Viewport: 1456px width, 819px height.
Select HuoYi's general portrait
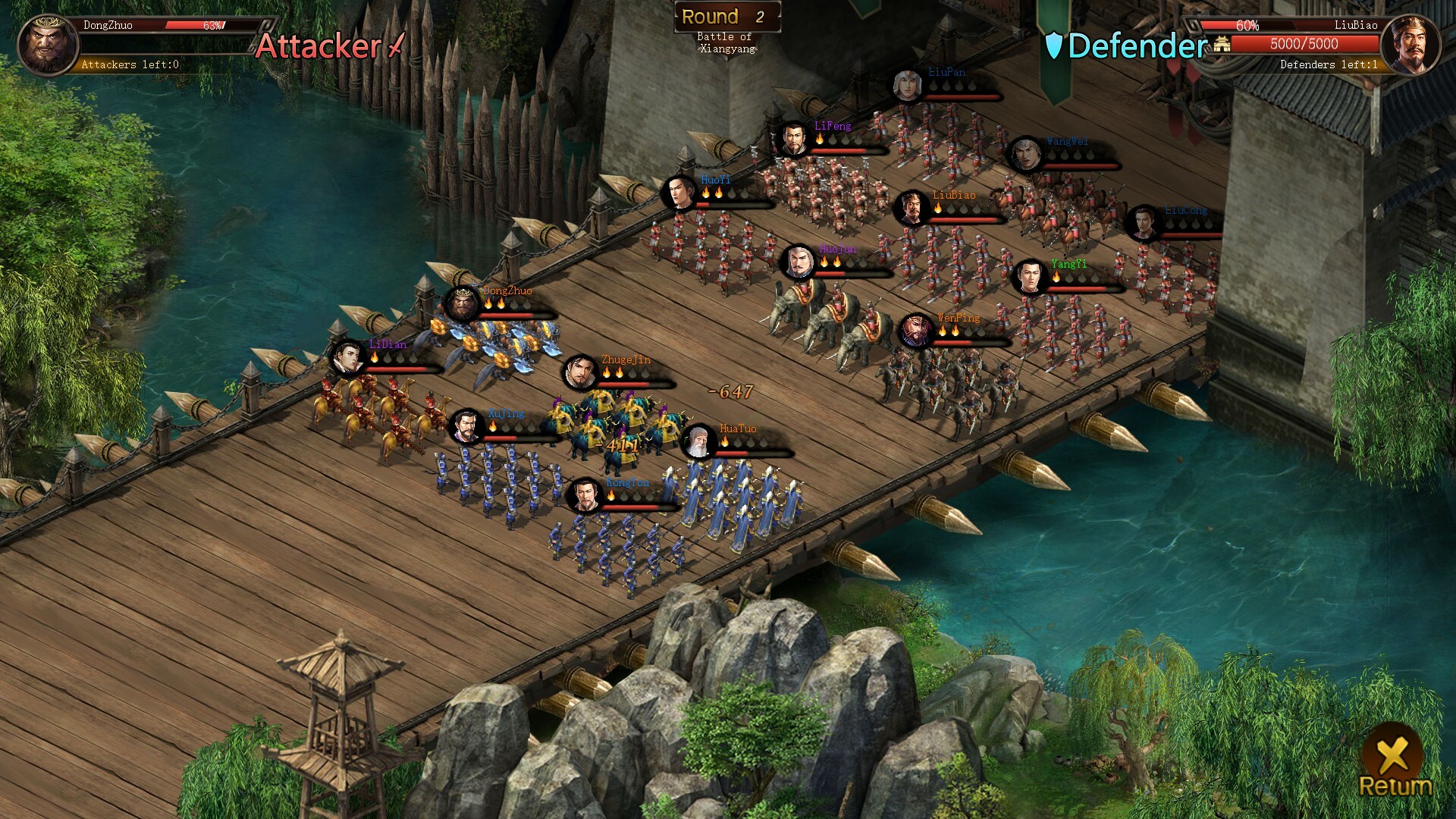coord(679,193)
